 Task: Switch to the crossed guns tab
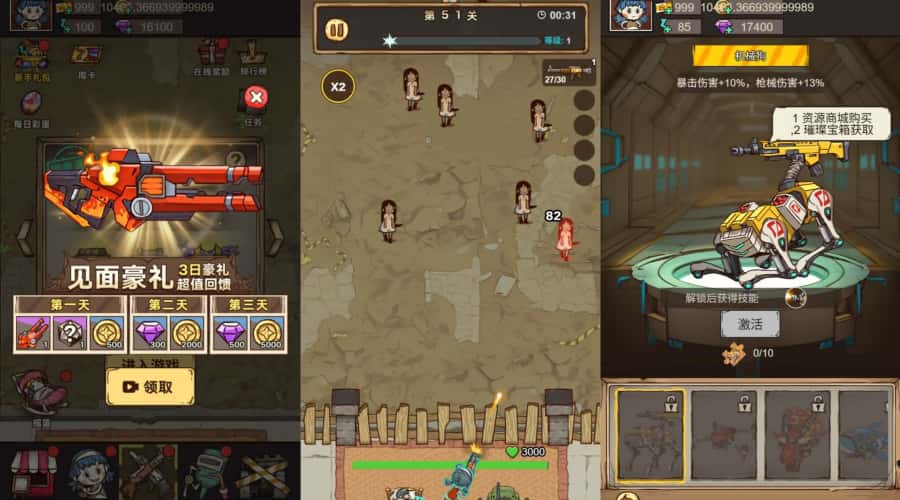pyautogui.click(x=148, y=472)
